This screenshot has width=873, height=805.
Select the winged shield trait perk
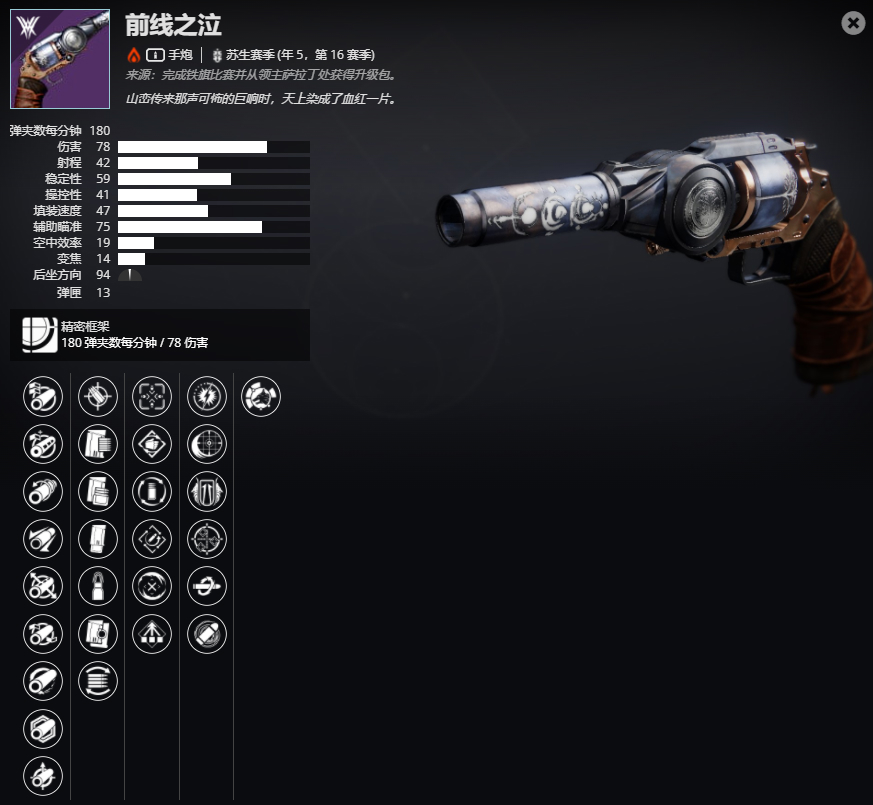(207, 492)
